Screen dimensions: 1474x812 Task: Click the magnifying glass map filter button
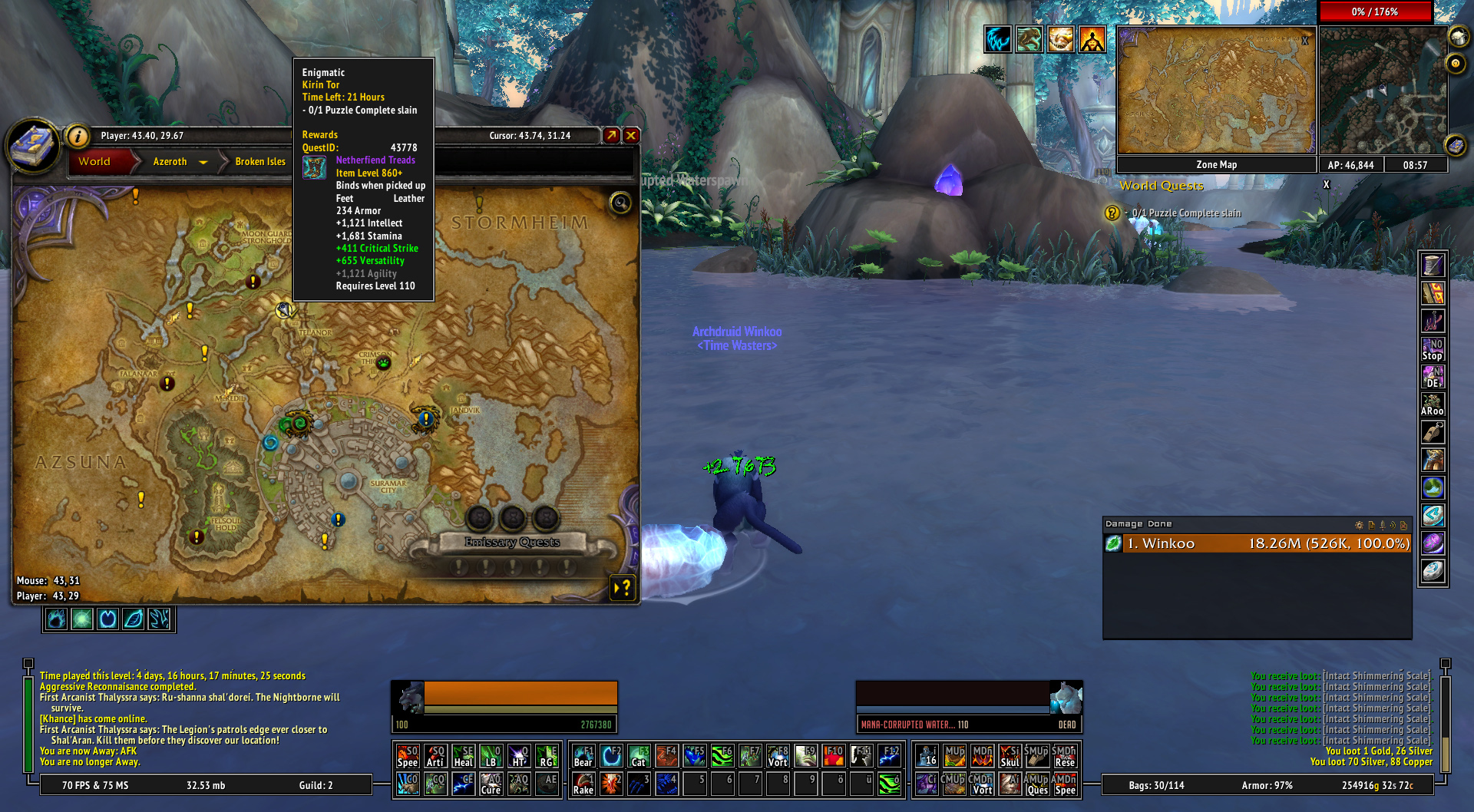(x=620, y=203)
